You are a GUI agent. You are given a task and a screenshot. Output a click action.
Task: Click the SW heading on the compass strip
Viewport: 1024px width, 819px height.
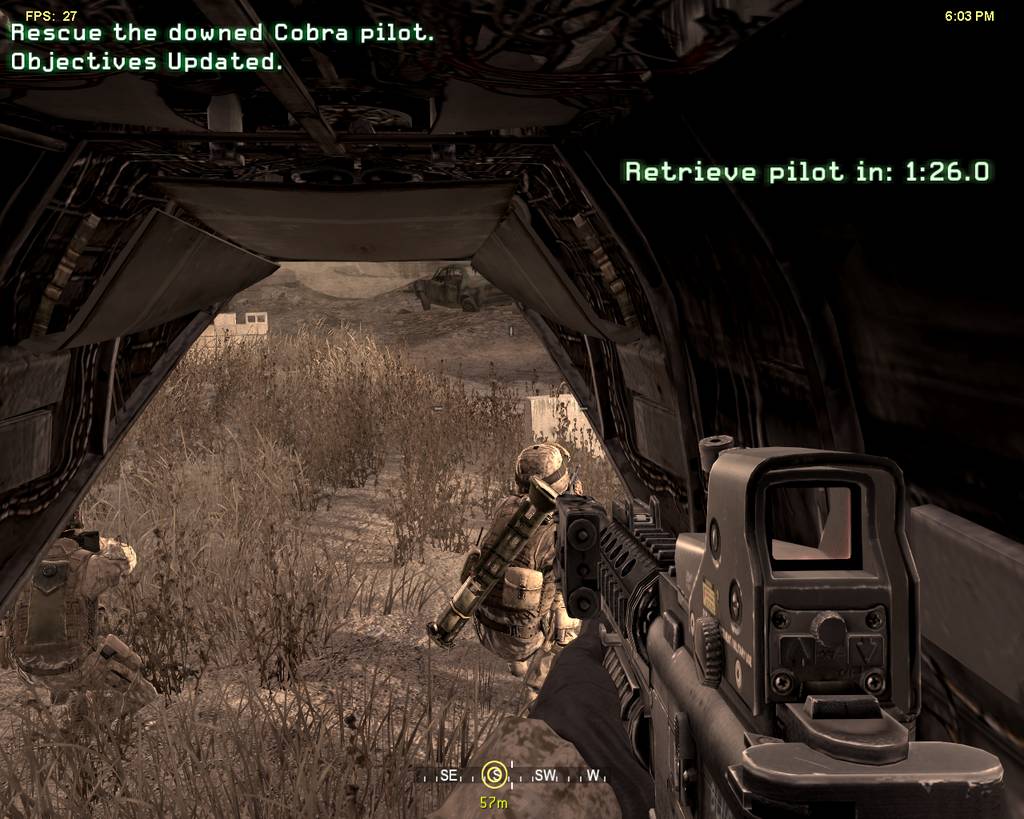click(x=545, y=775)
